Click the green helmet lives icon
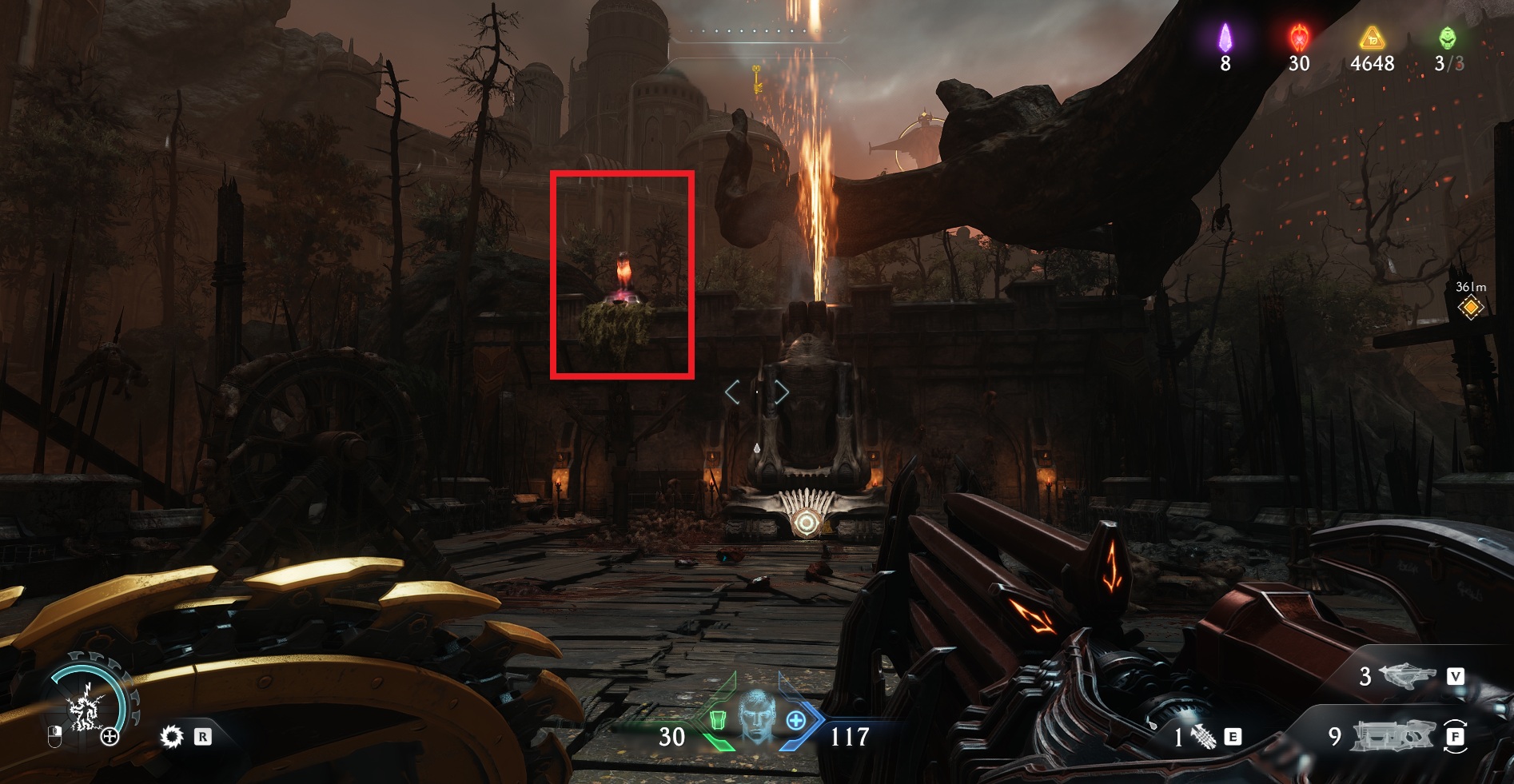Screen dimensions: 1514x784 coord(1448,38)
